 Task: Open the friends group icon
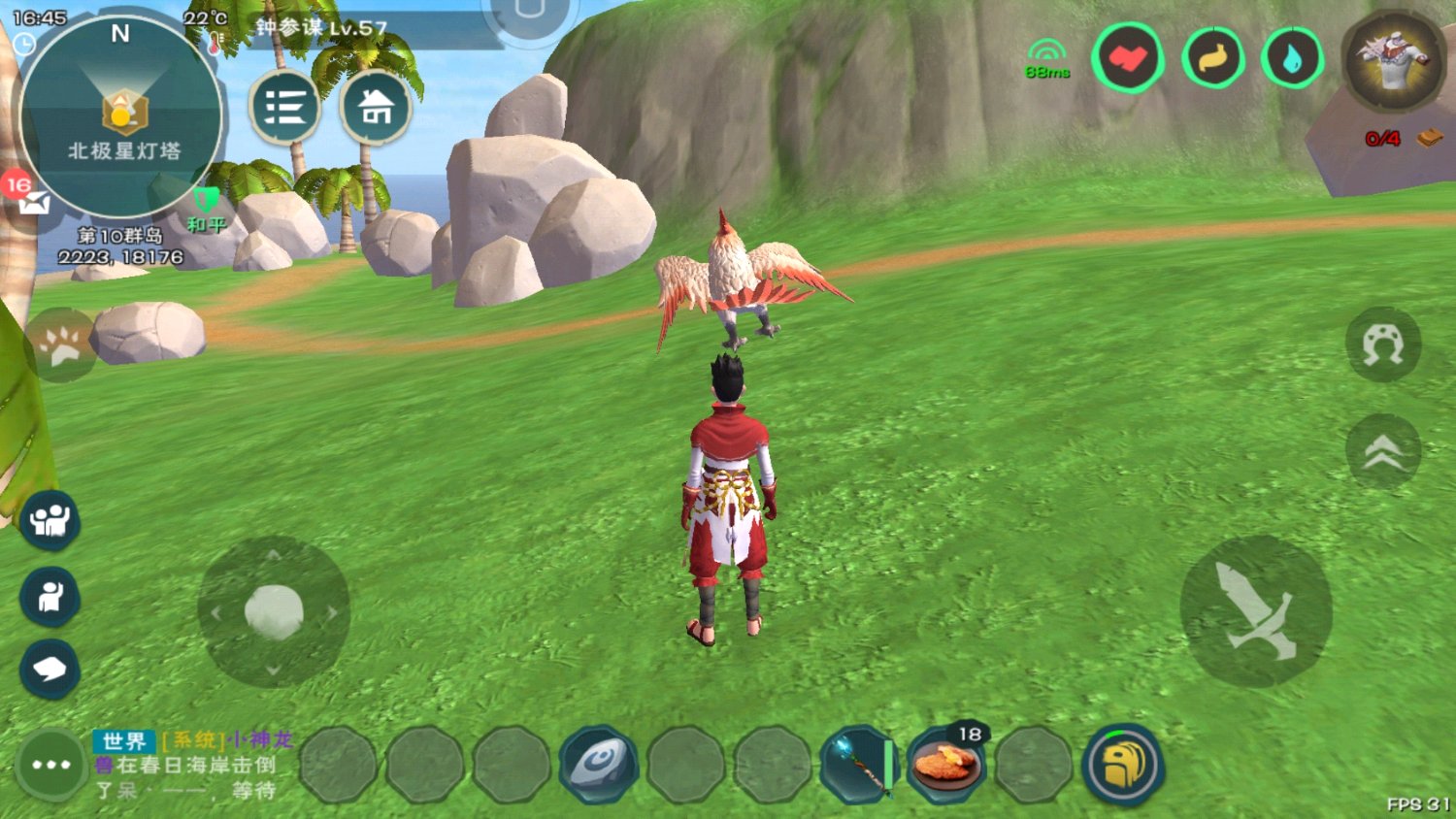point(50,521)
